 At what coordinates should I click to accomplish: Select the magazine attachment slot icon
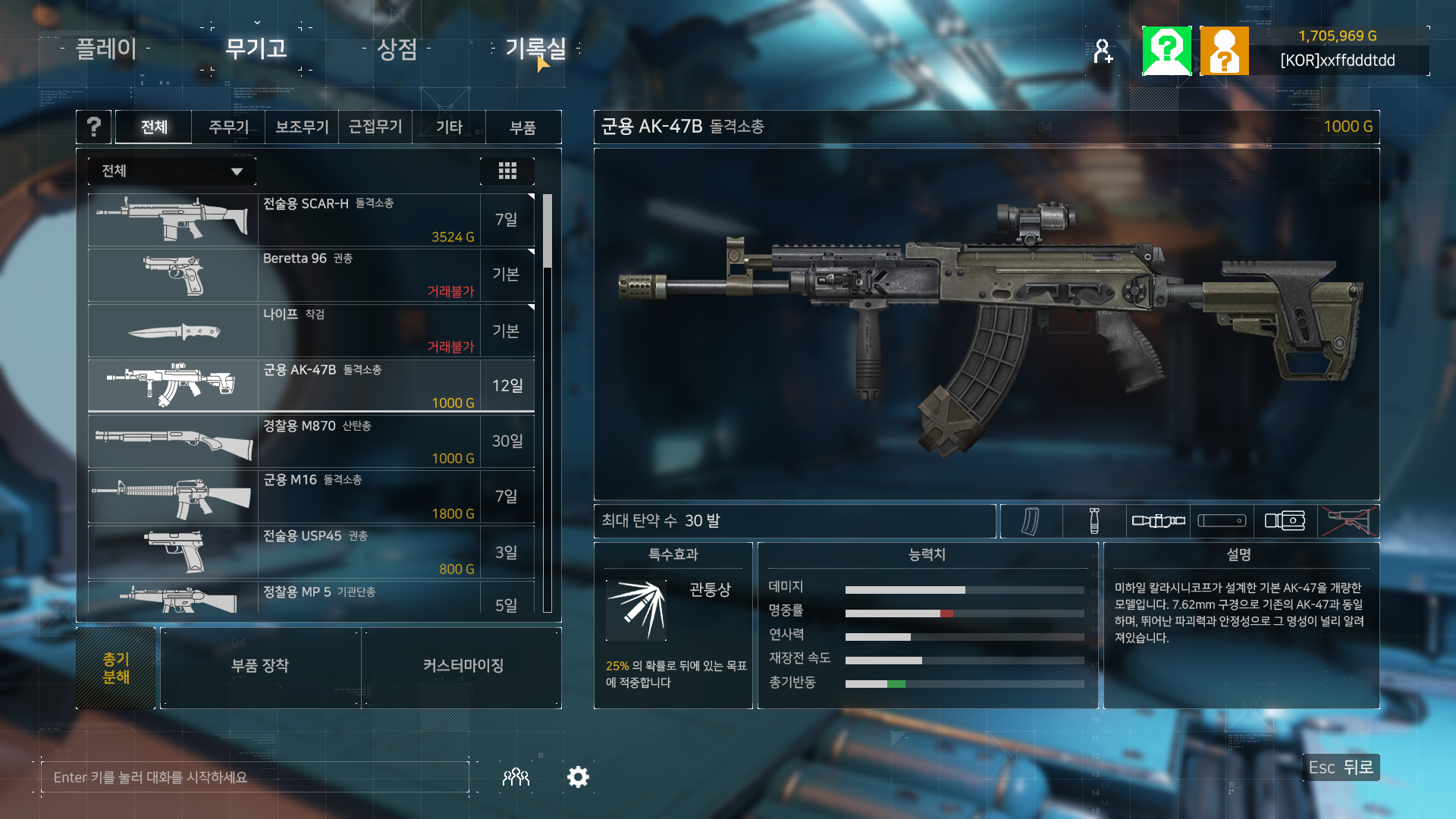click(x=1031, y=521)
